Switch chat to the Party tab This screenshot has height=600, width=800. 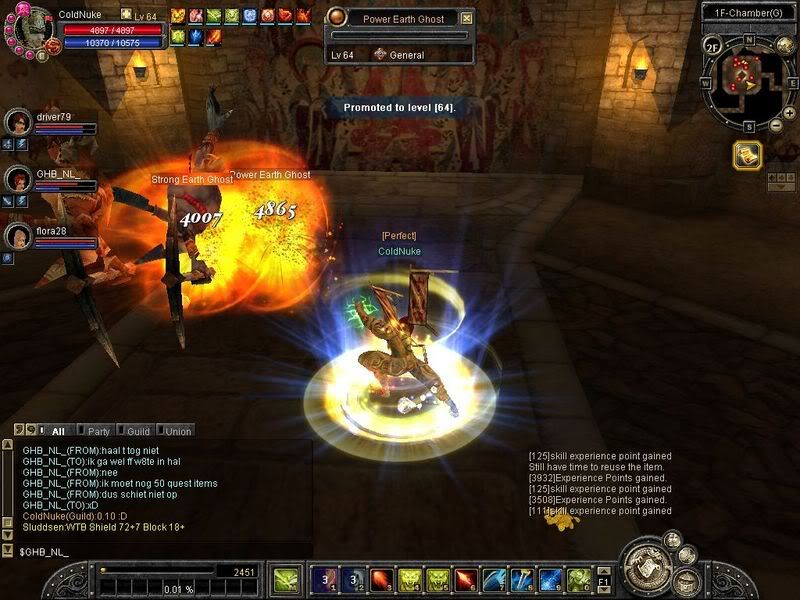point(98,431)
